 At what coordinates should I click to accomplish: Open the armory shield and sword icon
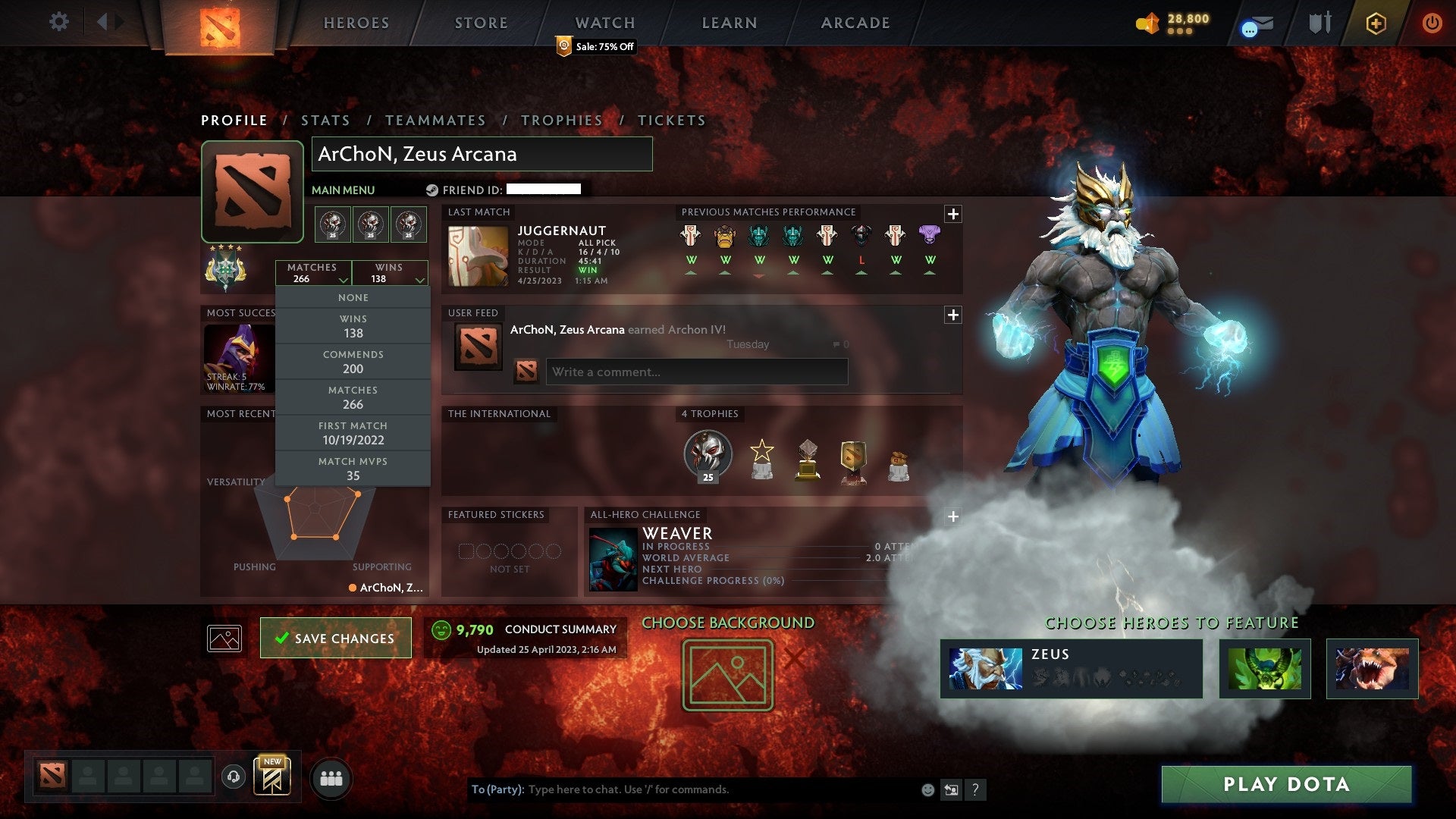1319,24
